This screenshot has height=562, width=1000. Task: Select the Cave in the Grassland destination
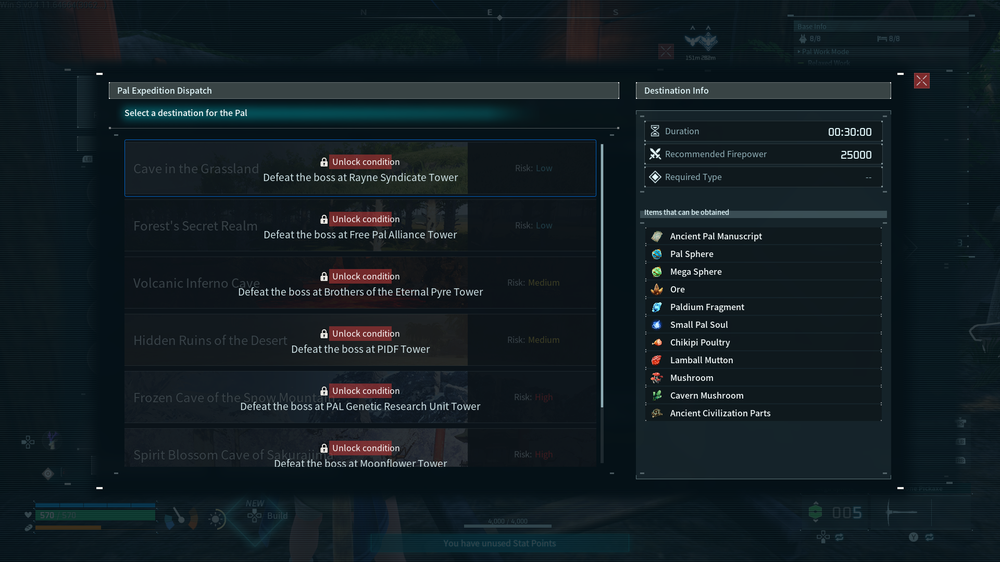click(x=360, y=169)
